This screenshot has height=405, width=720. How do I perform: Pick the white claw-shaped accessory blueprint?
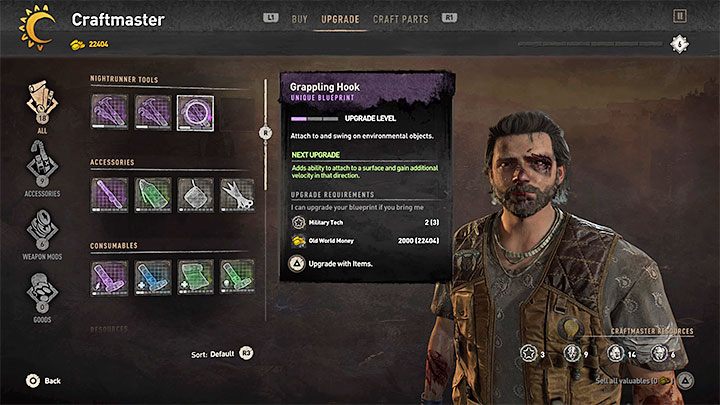click(x=236, y=194)
